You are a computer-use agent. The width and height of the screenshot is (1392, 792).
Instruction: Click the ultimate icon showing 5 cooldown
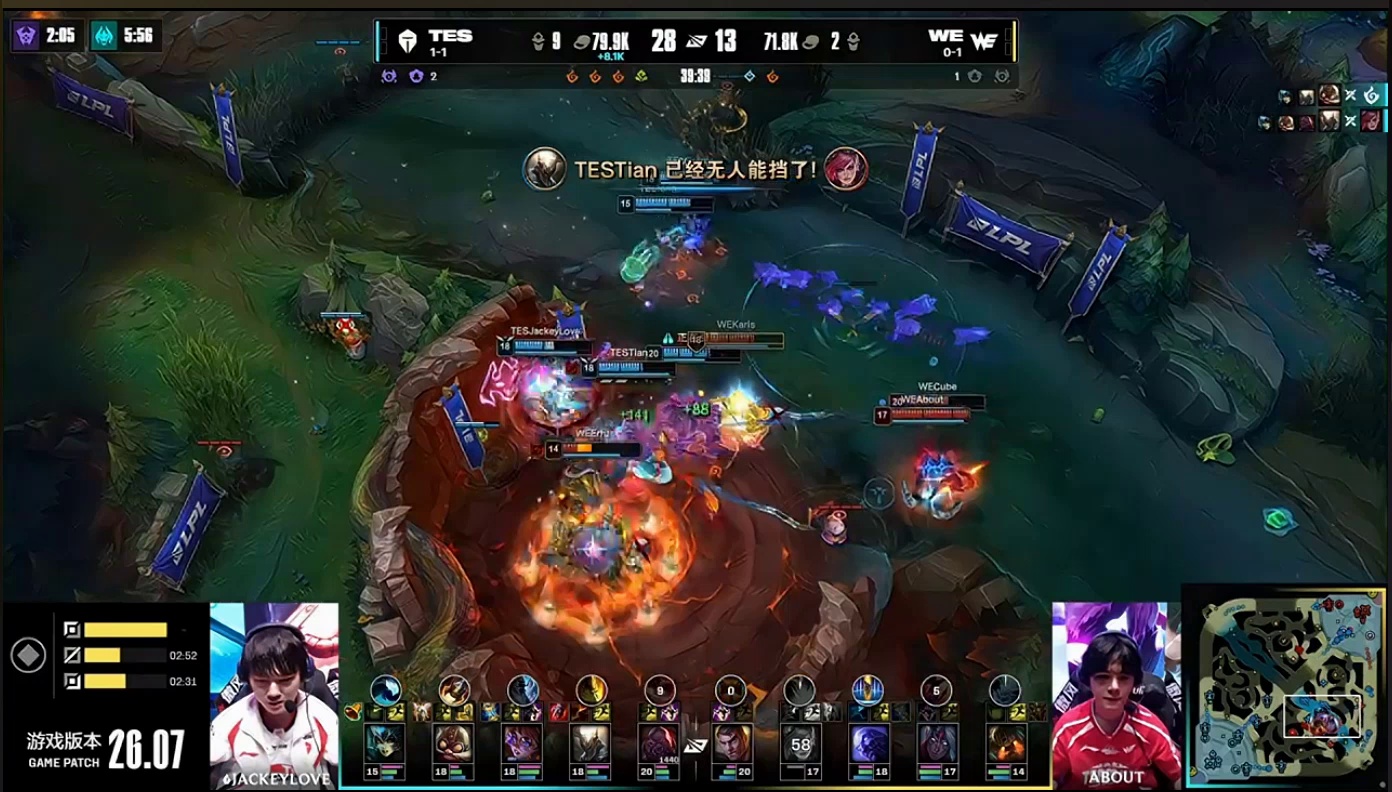pos(935,689)
